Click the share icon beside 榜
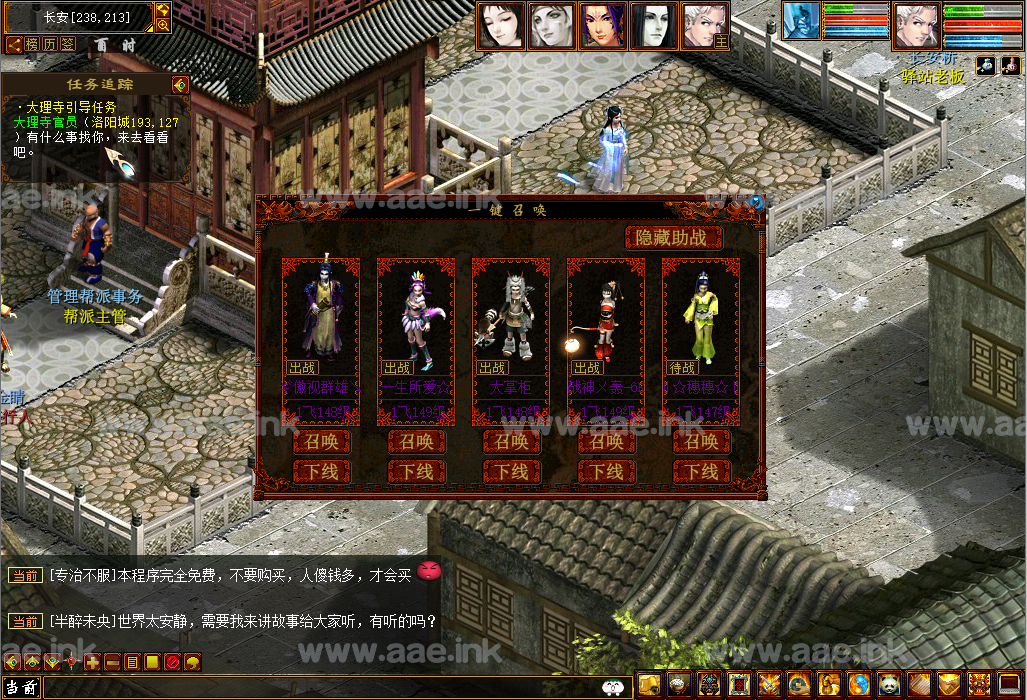This screenshot has width=1027, height=700. [14, 44]
